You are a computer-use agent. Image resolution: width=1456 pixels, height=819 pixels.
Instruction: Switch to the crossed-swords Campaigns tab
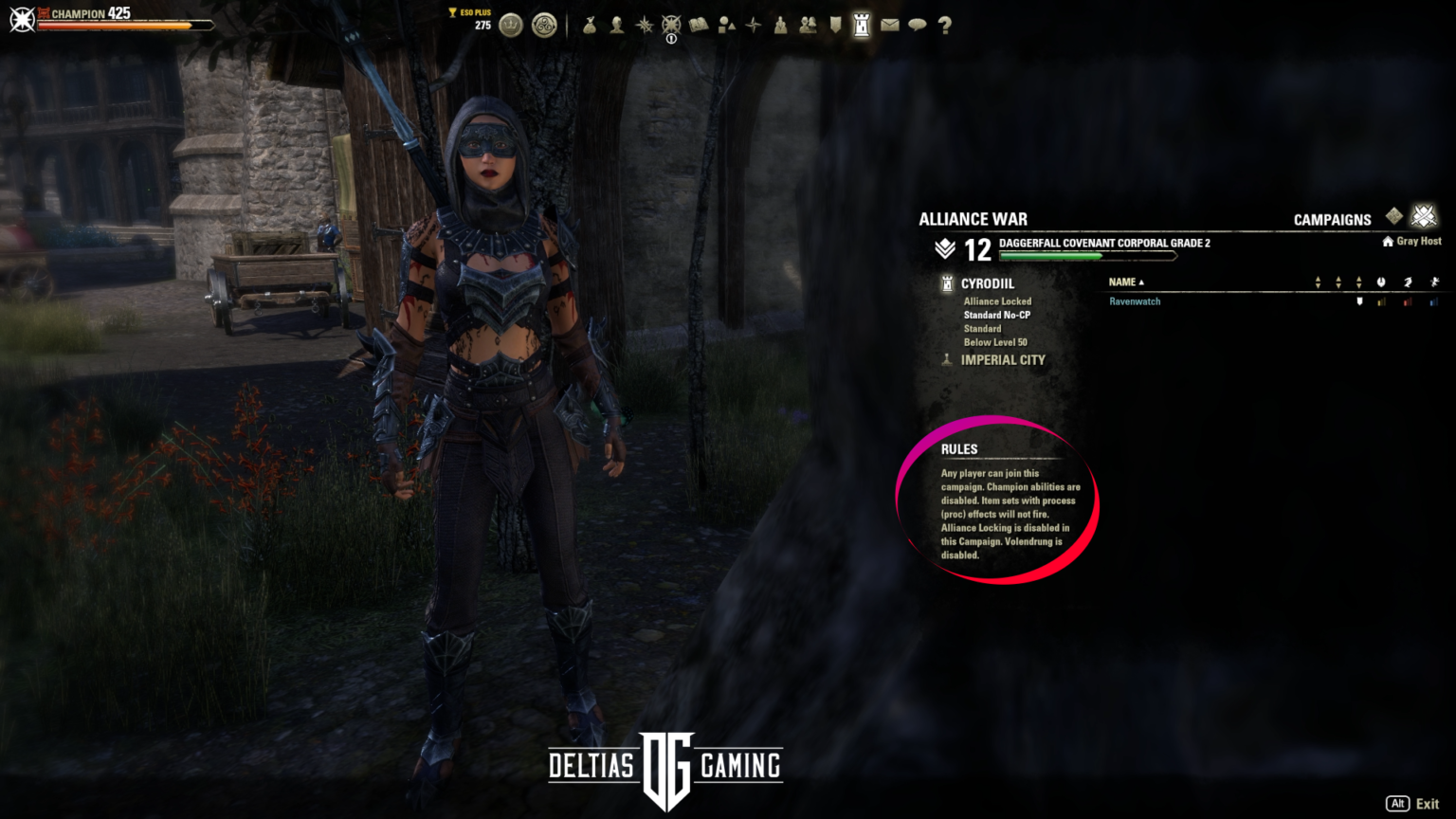coord(1424,216)
